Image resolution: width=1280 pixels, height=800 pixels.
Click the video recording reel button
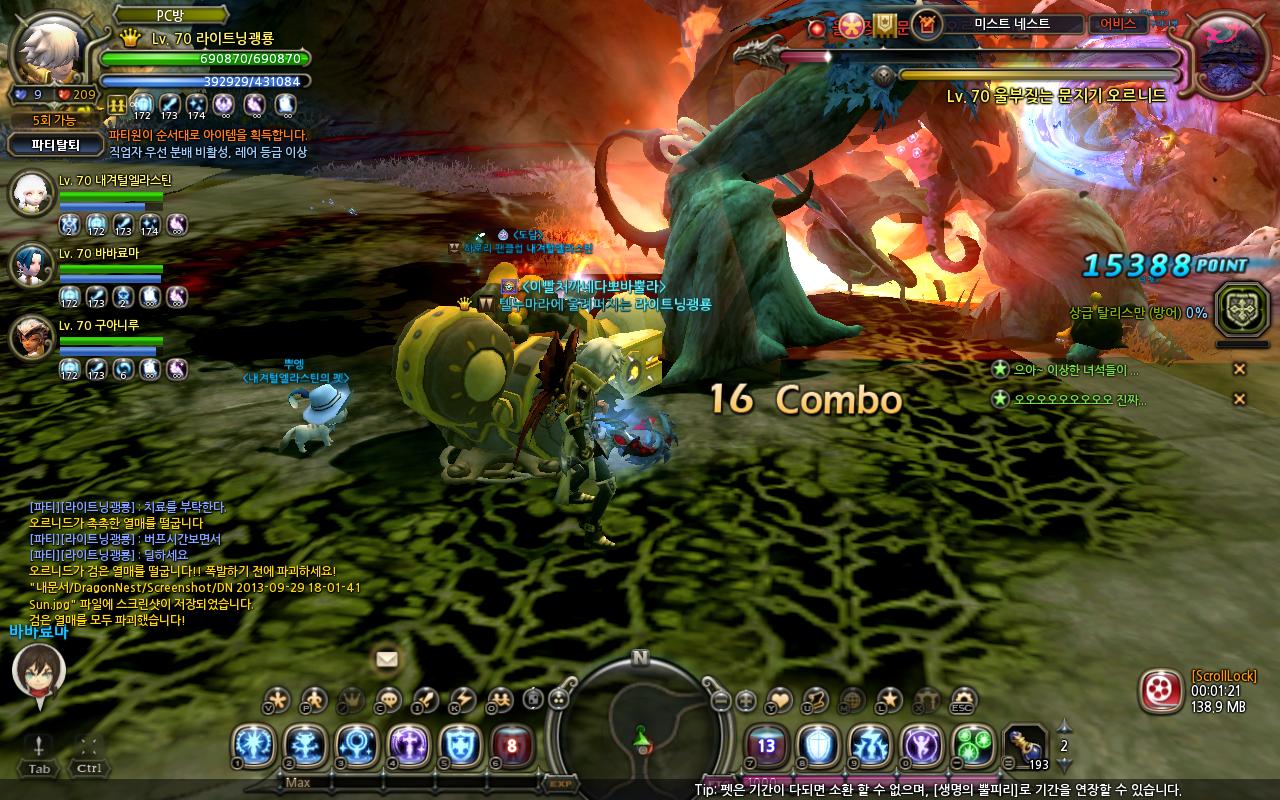[1159, 690]
